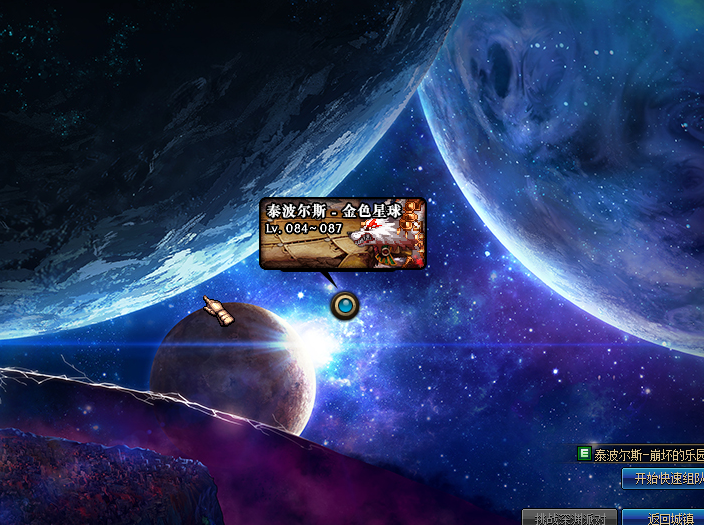Image resolution: width=704 pixels, height=525 pixels.
Task: Click the 泰波尔斯-金色星球 dungeon info card
Action: point(343,234)
